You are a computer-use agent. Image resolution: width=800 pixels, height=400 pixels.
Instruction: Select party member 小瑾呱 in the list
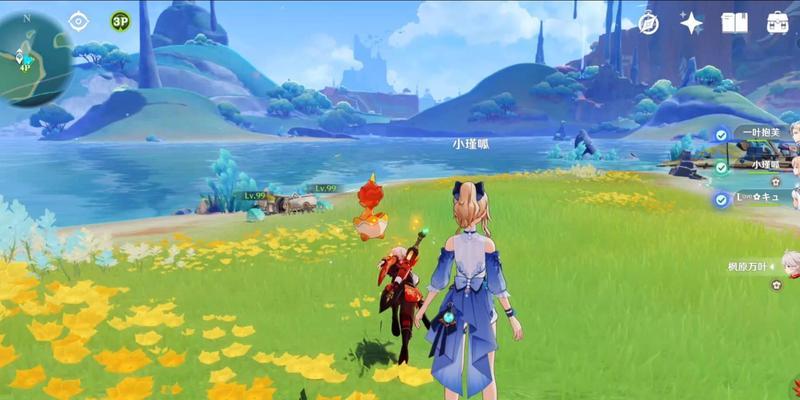tap(764, 165)
